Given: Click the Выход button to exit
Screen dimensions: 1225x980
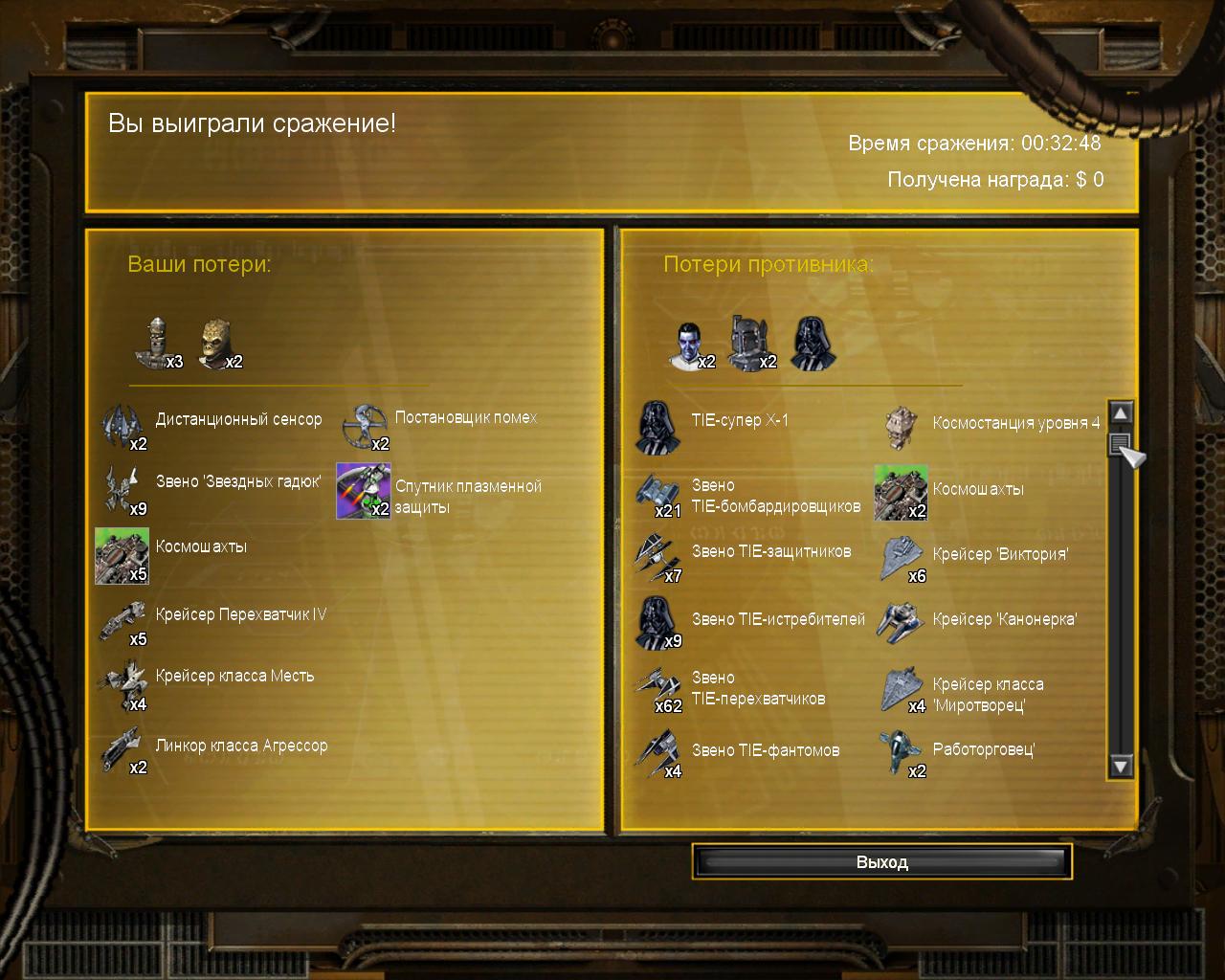Looking at the screenshot, I should (881, 862).
